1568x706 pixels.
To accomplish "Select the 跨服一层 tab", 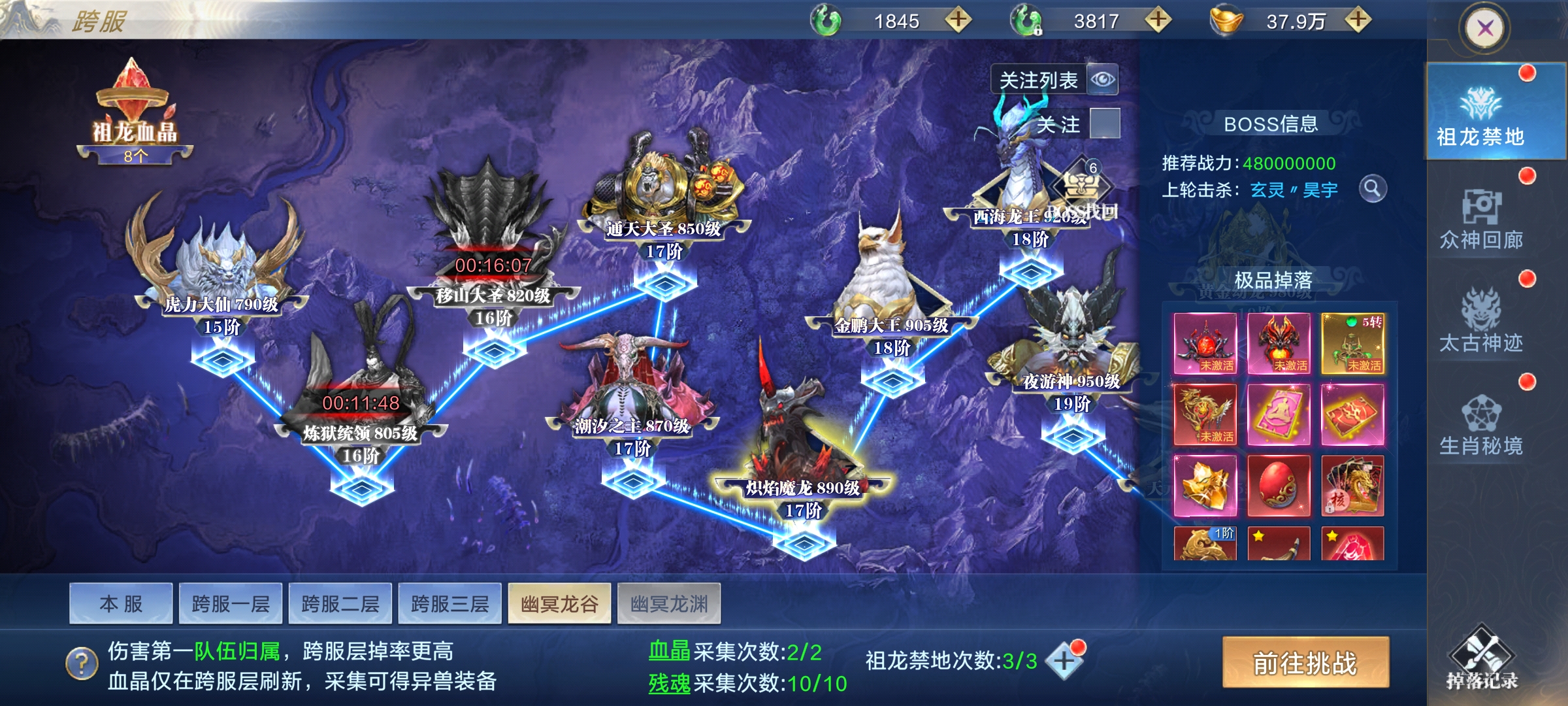I will point(231,603).
